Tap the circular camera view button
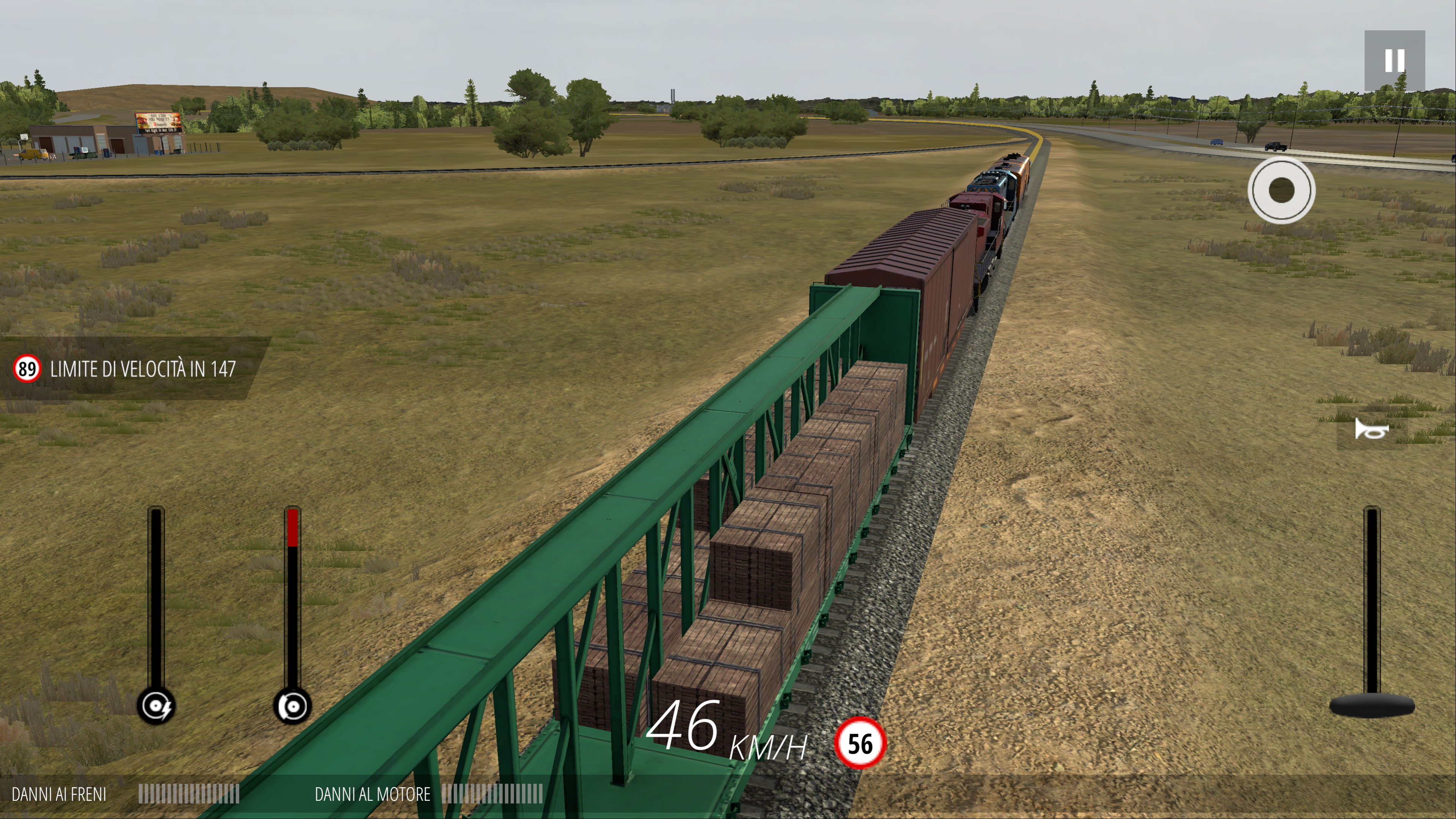This screenshot has width=1456, height=819. pyautogui.click(x=1281, y=190)
